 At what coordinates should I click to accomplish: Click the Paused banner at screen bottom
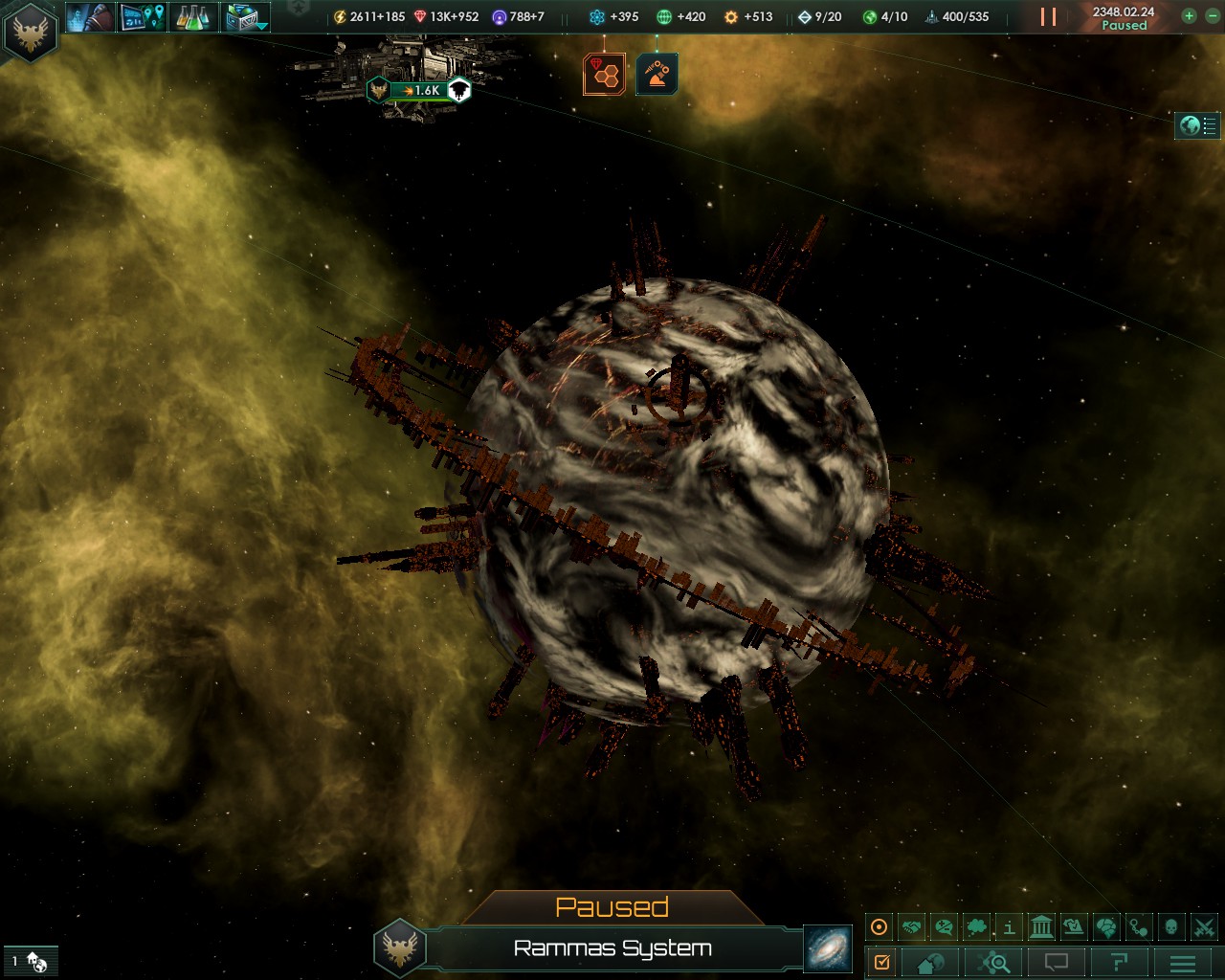[614, 905]
